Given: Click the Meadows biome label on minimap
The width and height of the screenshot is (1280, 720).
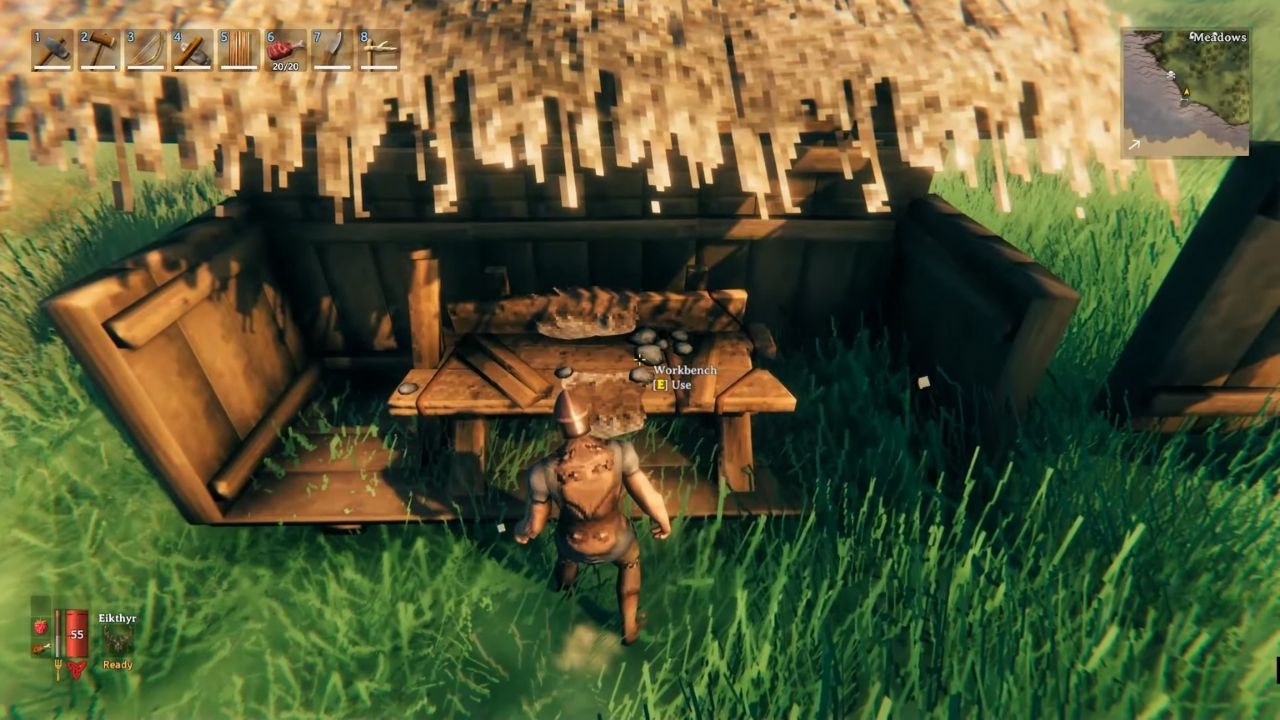Looking at the screenshot, I should (x=1217, y=37).
